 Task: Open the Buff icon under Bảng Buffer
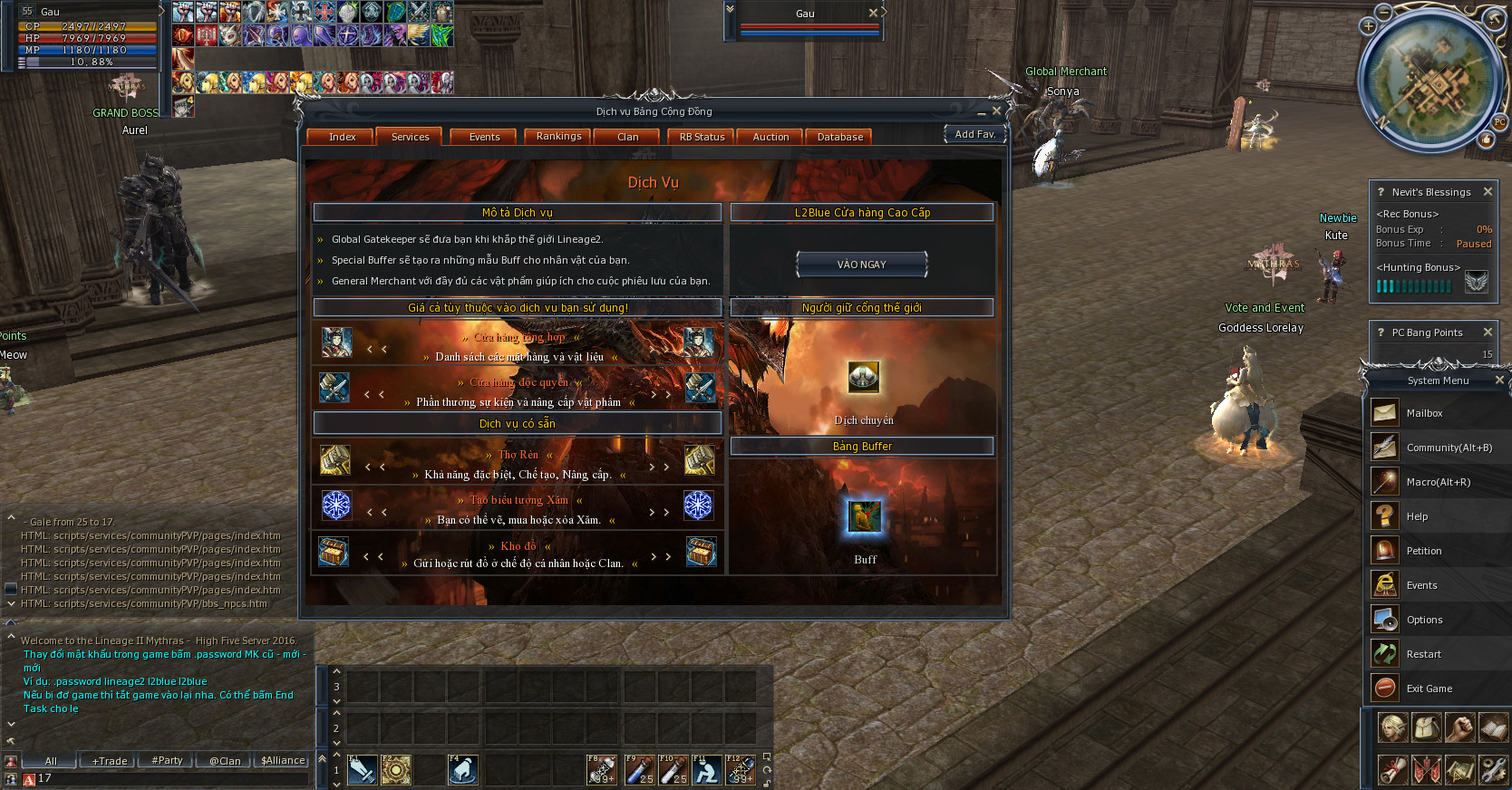click(863, 516)
